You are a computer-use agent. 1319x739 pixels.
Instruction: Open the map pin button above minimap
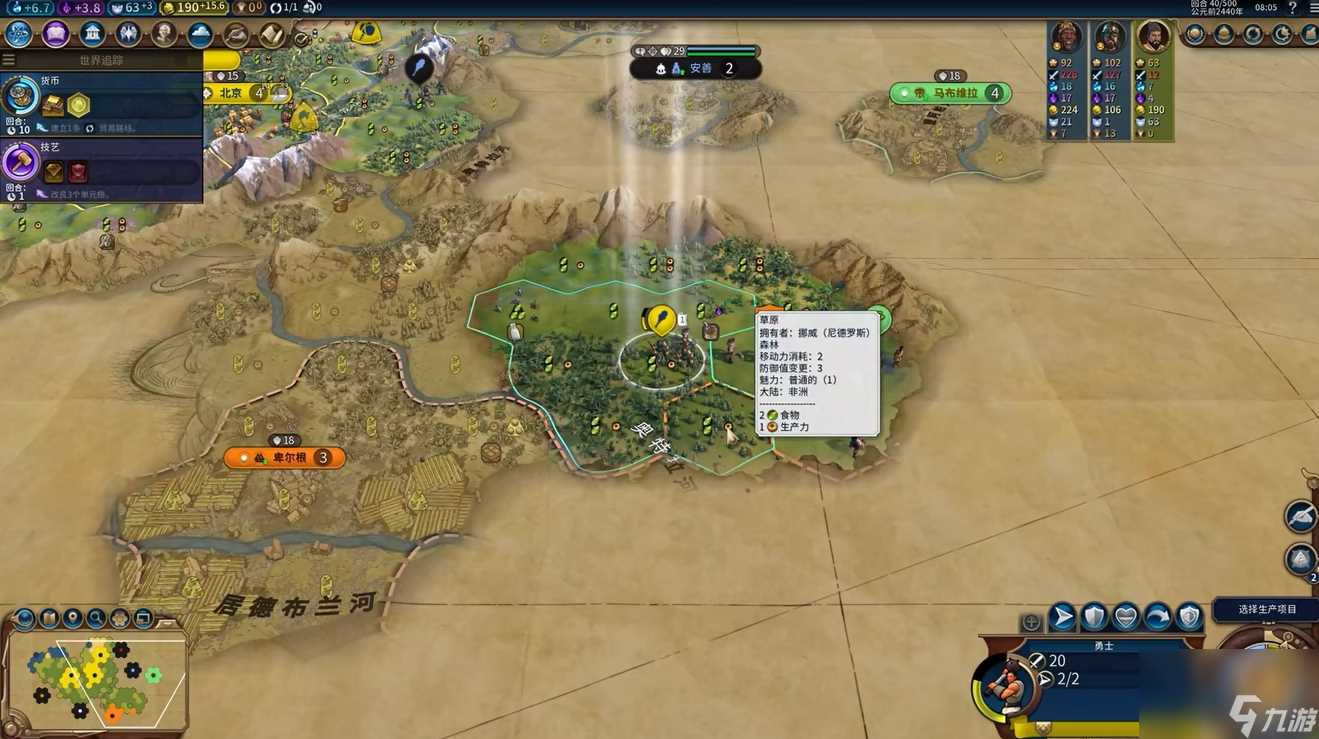72,619
